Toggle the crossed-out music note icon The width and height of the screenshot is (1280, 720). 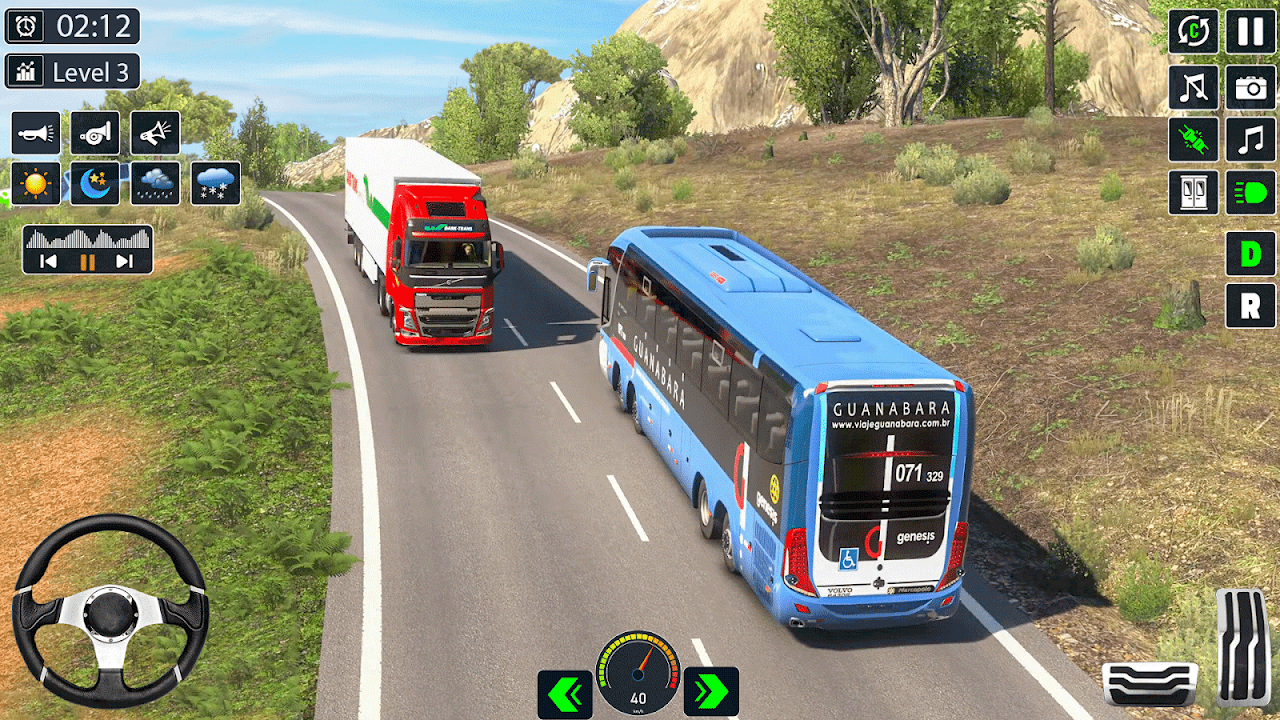point(1193,87)
